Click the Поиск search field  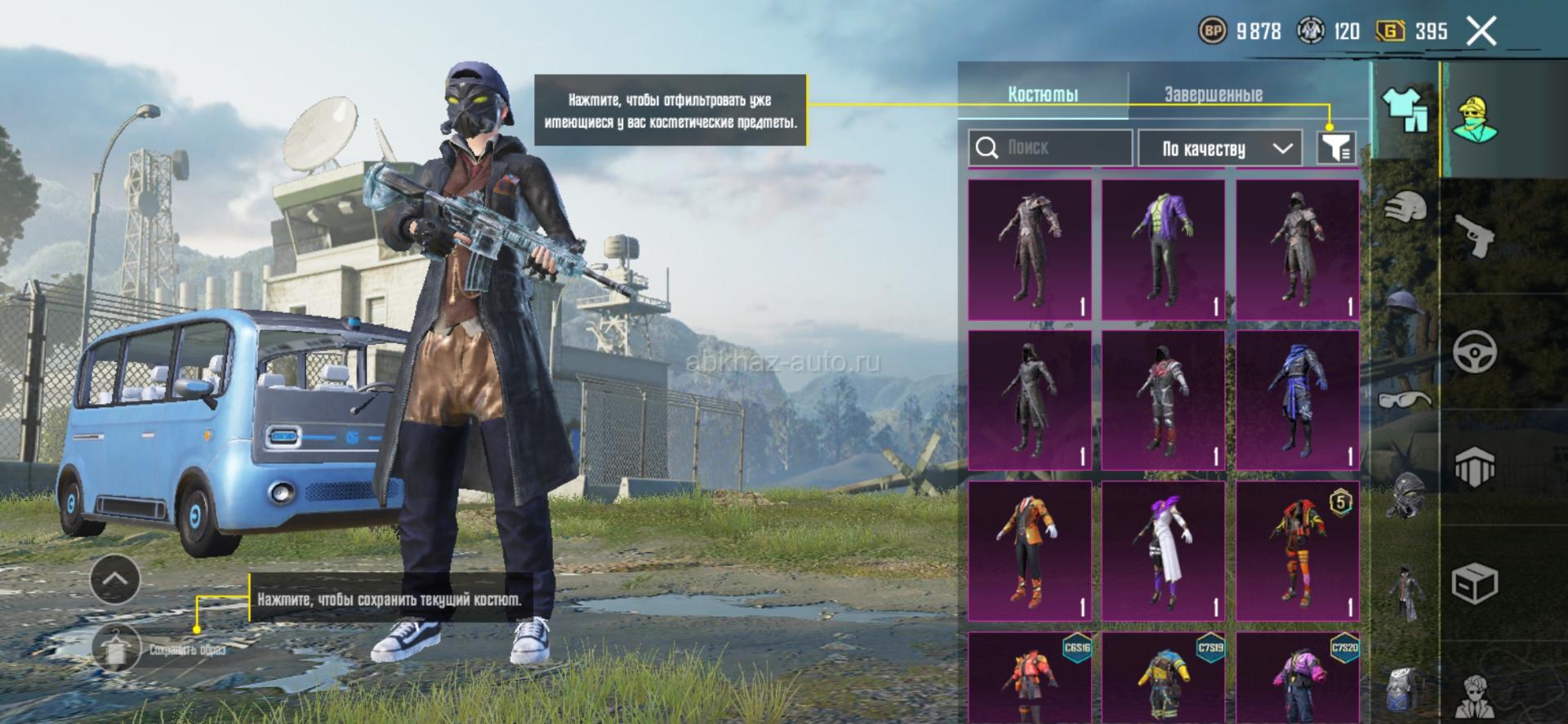(1051, 148)
